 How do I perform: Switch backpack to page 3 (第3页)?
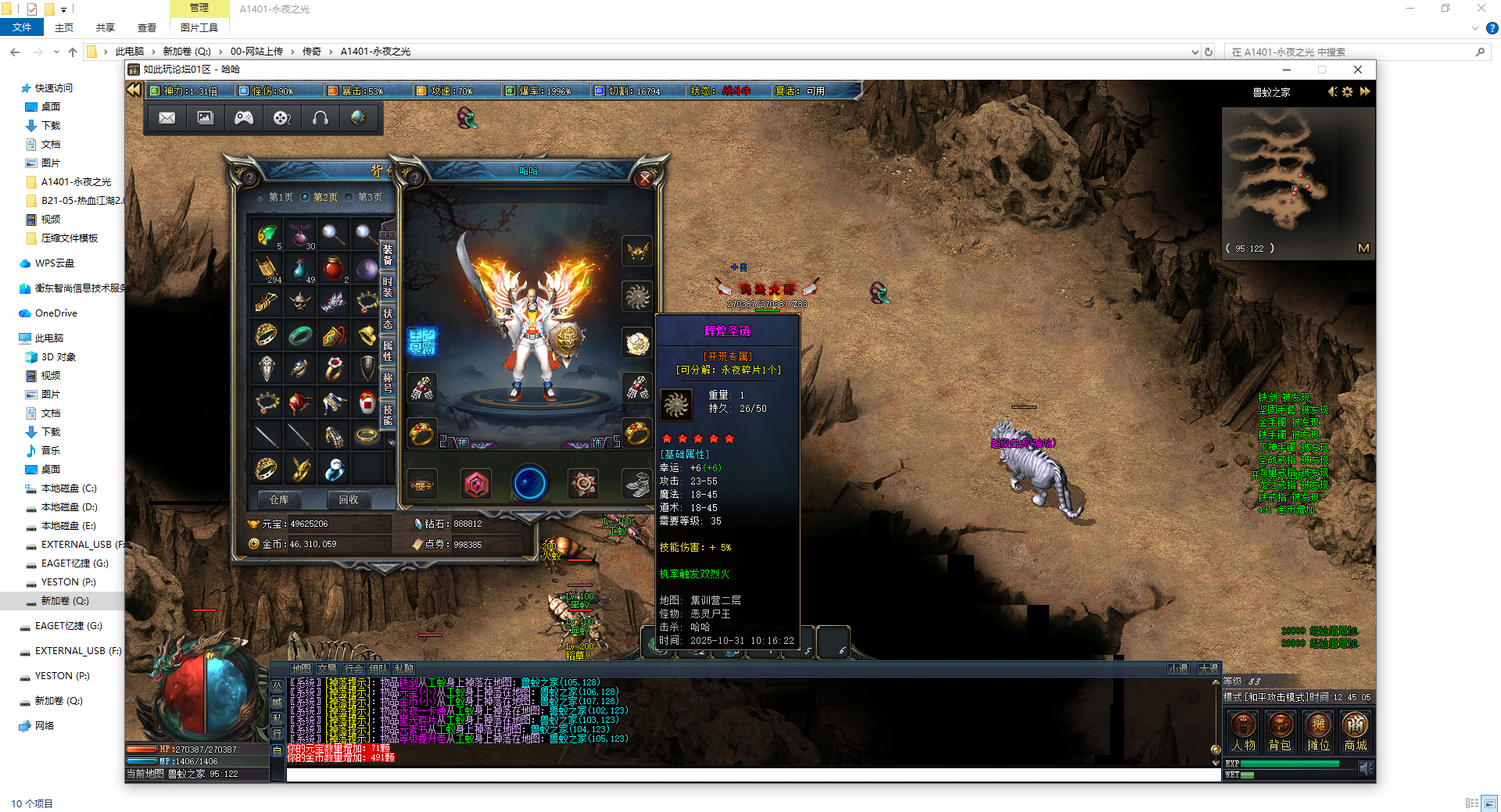369,198
